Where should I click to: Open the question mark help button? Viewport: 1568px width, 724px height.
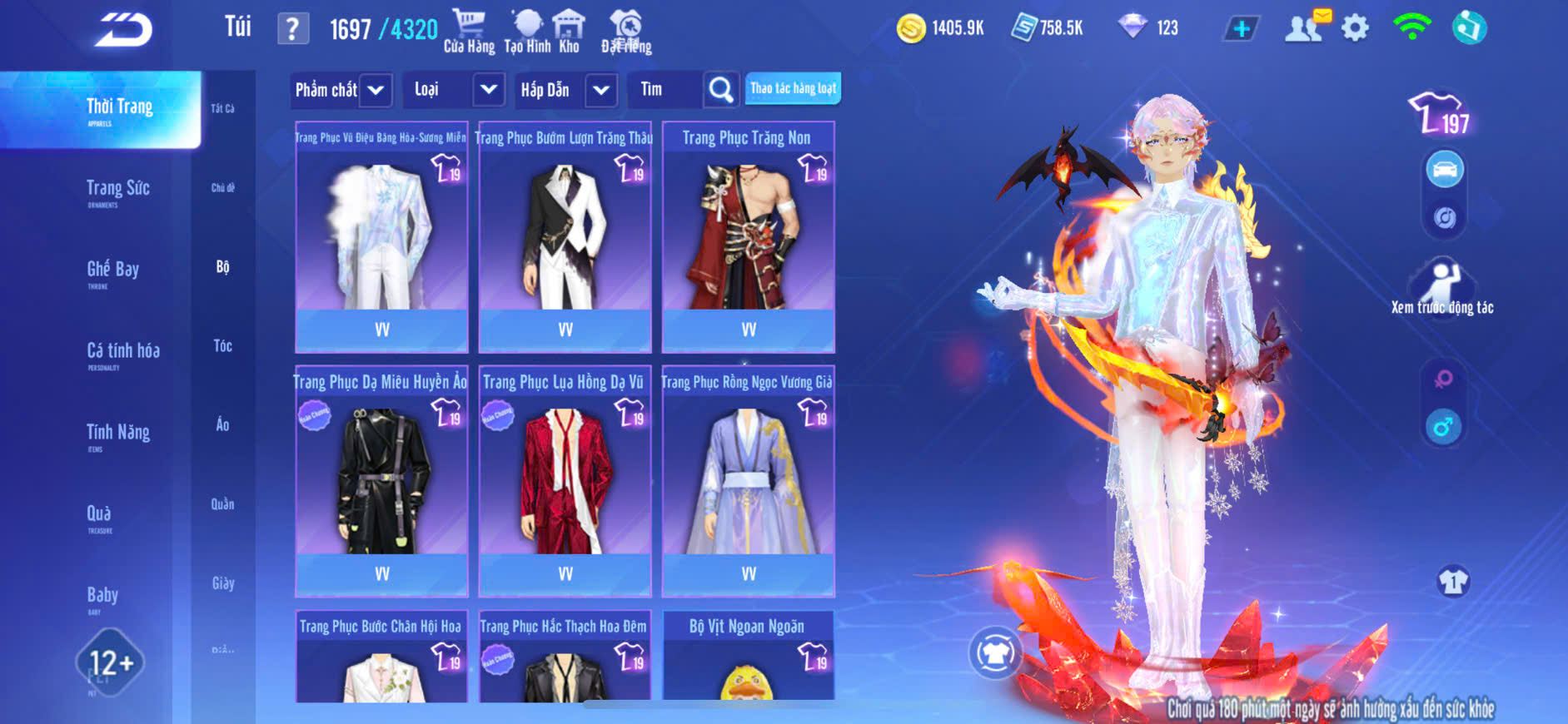coord(292,29)
